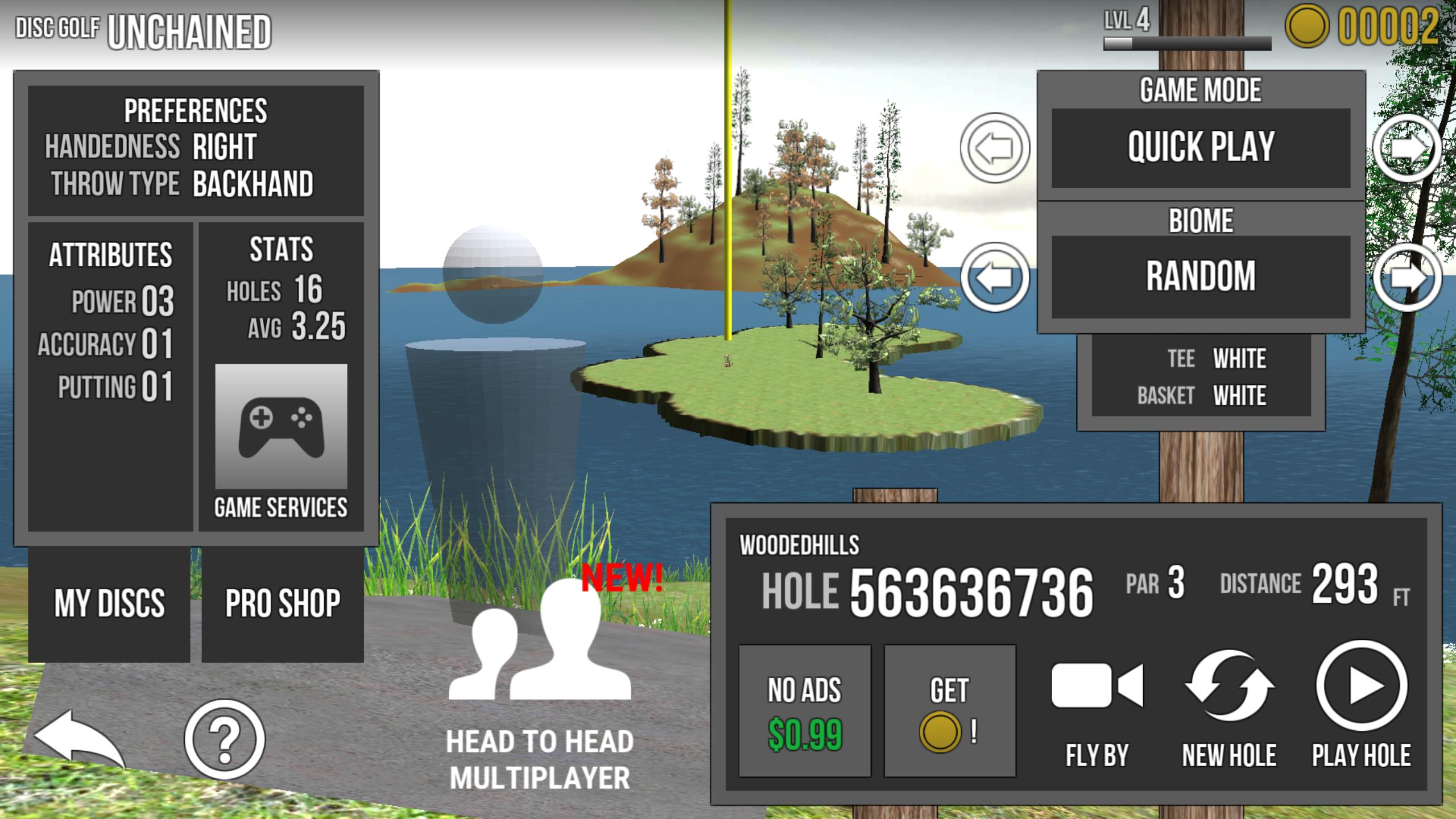
Task: Open Game Services via the controller icon
Action: [281, 427]
